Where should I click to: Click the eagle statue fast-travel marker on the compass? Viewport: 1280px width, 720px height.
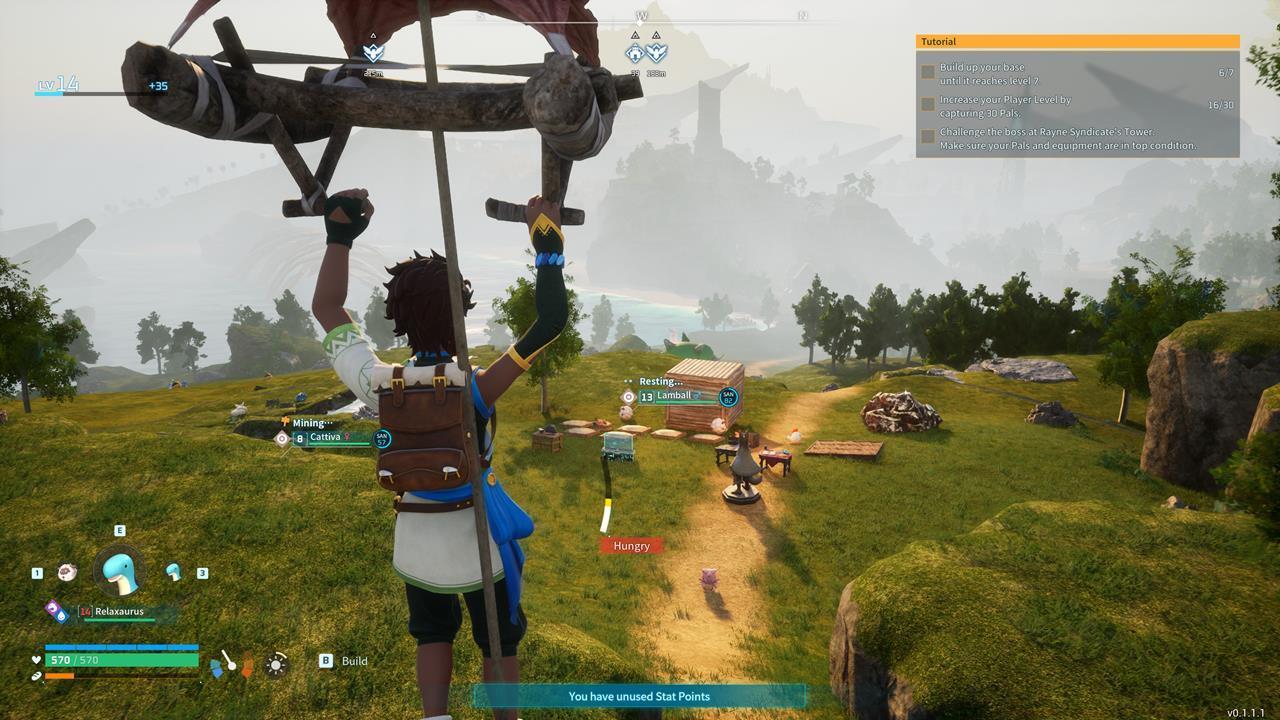tap(657, 53)
